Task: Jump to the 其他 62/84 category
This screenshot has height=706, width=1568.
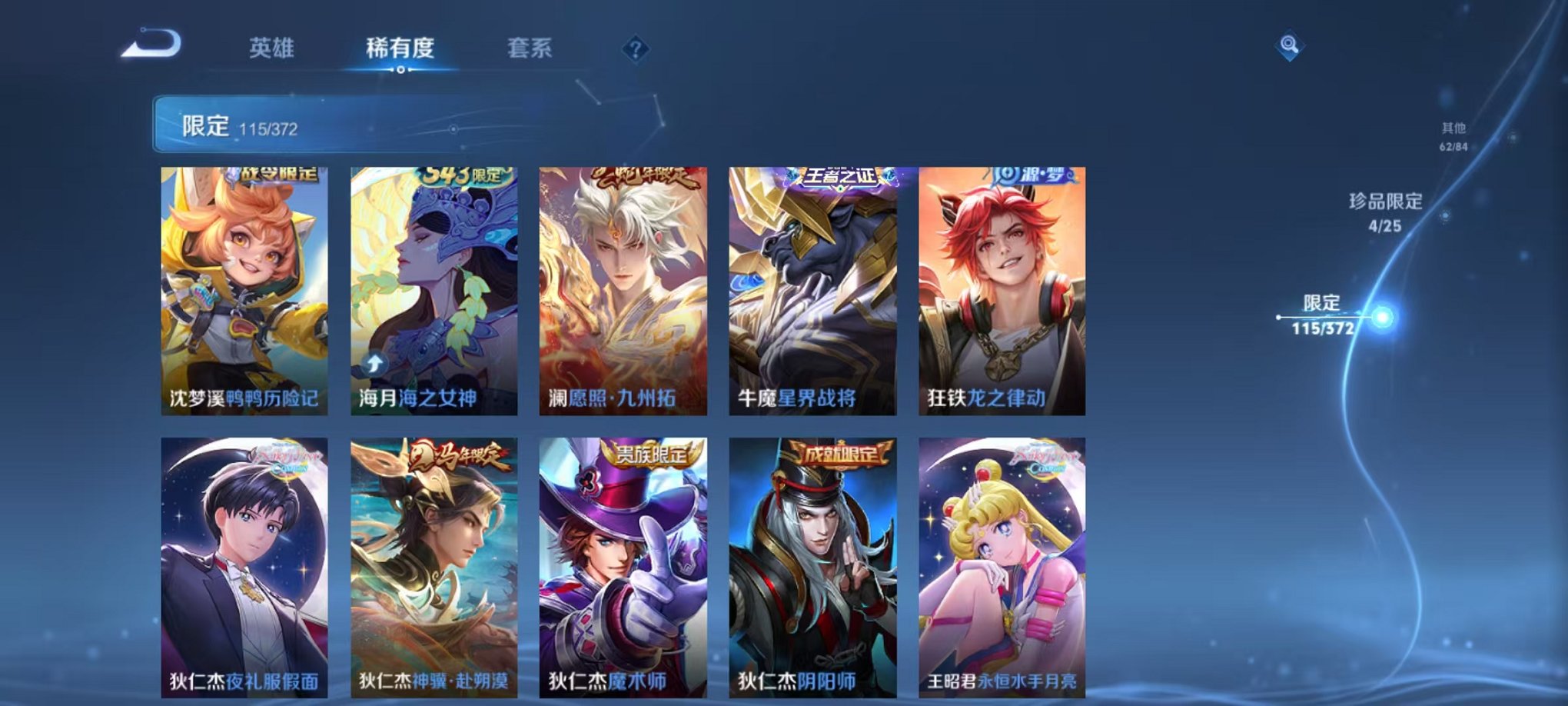Action: 1455,137
